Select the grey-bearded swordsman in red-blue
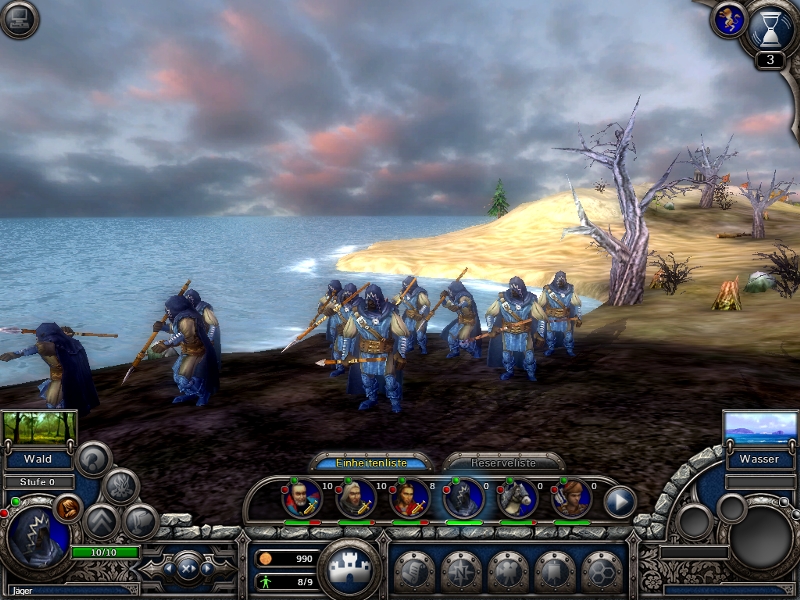Image resolution: width=800 pixels, height=600 pixels. pos(301,498)
